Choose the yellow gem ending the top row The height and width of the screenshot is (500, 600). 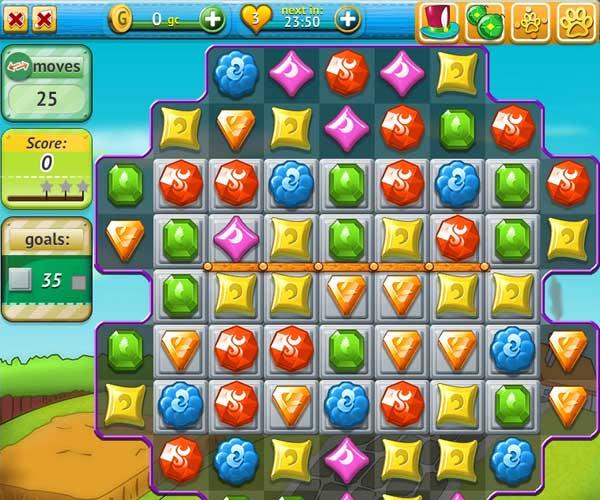pos(457,72)
